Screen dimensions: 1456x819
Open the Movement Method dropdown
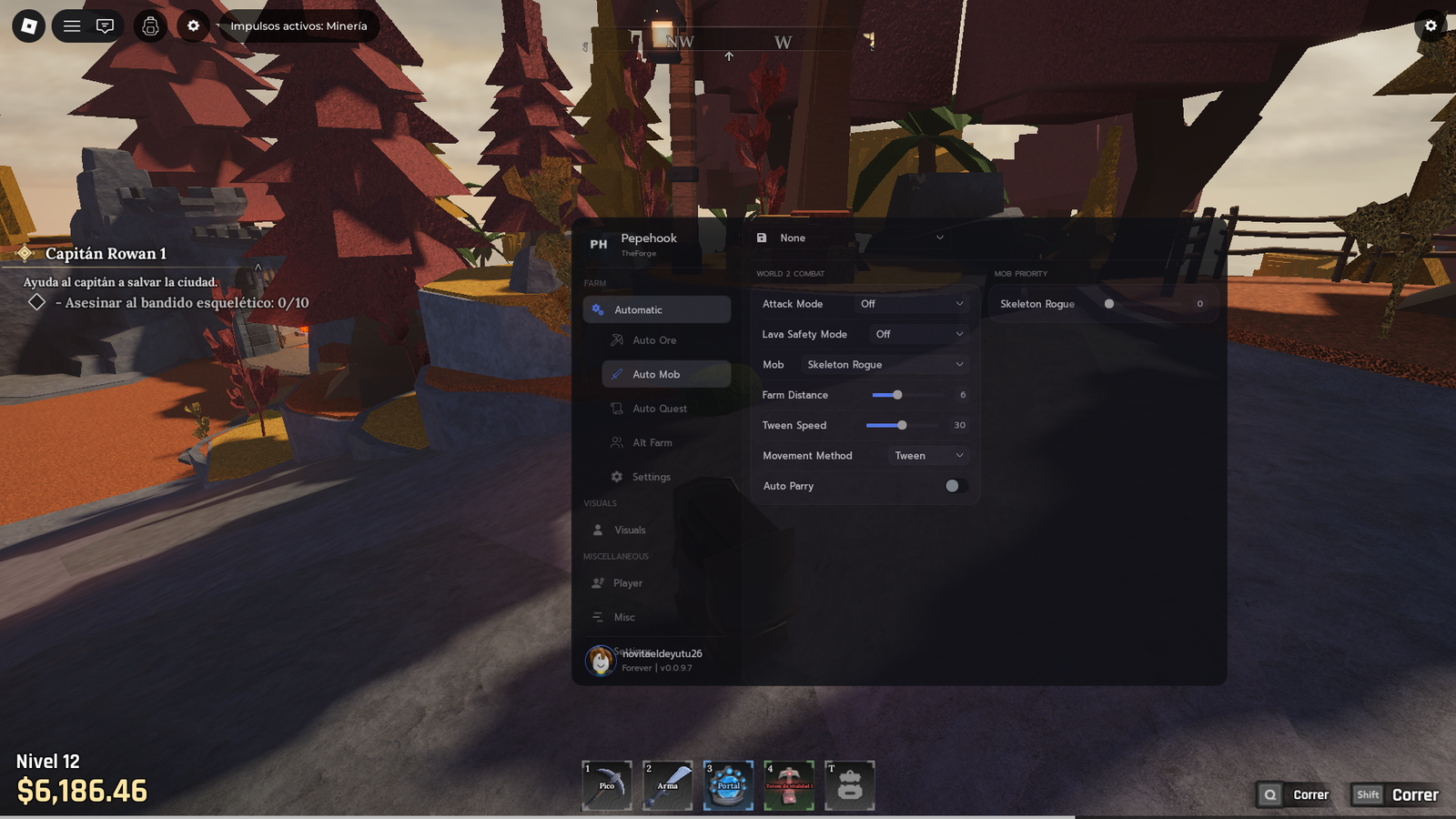coord(926,455)
